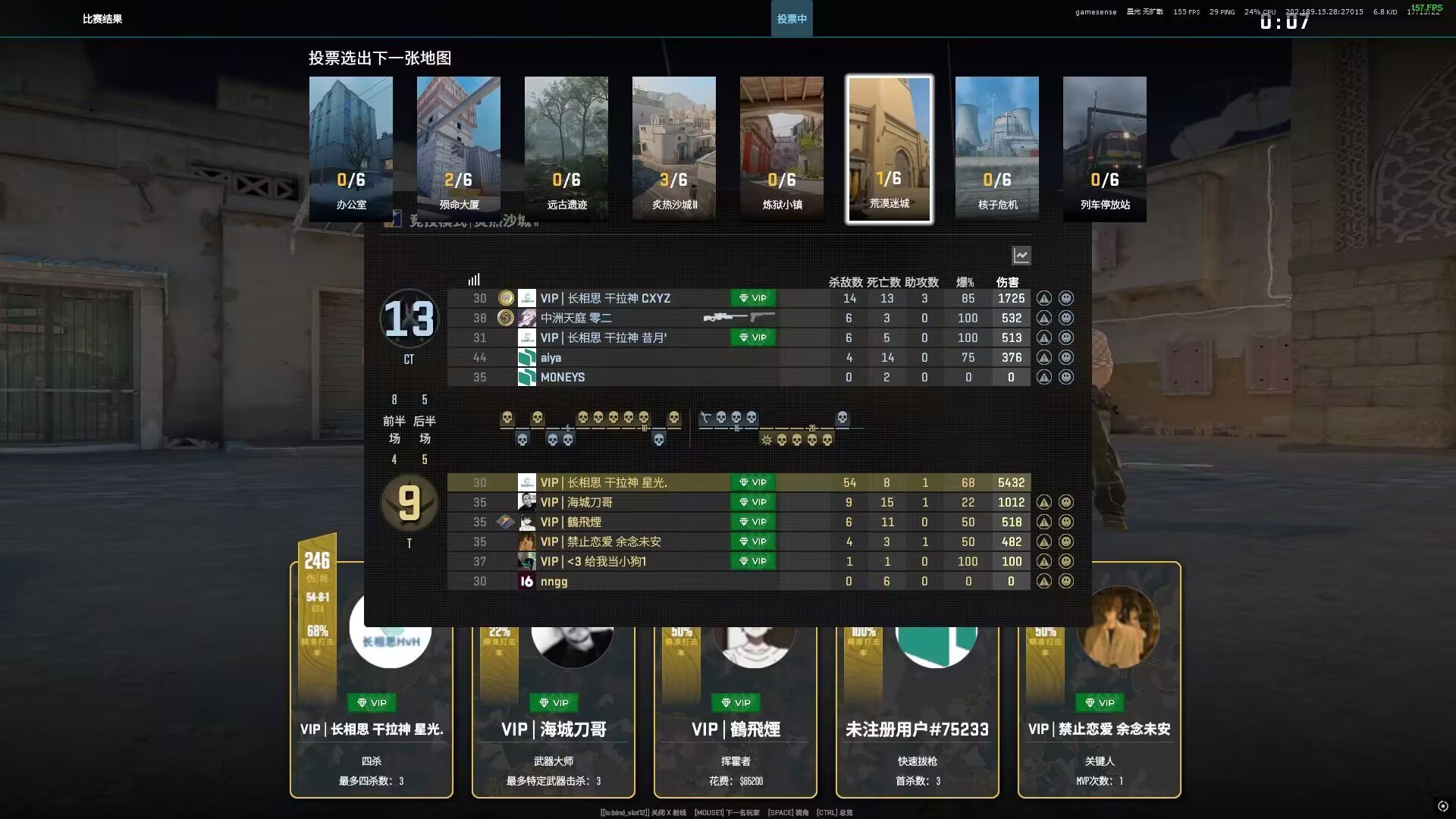1456x819 pixels.
Task: Select the 炙热沙城II map card
Action: coord(674,149)
